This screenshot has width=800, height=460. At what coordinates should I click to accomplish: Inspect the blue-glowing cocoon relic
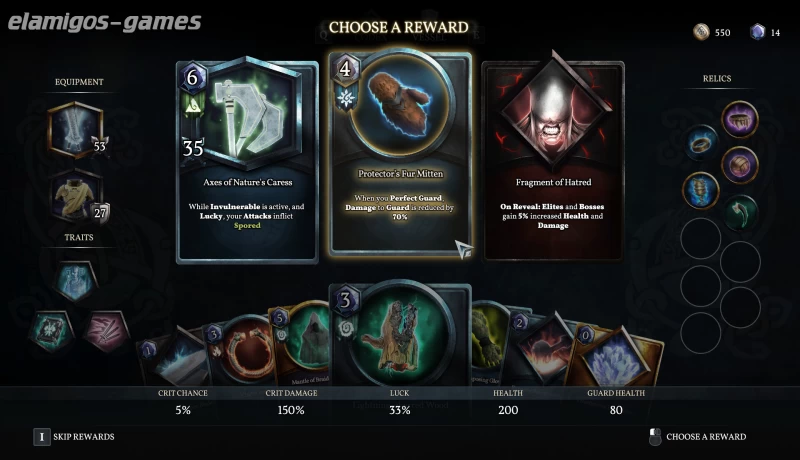click(701, 188)
